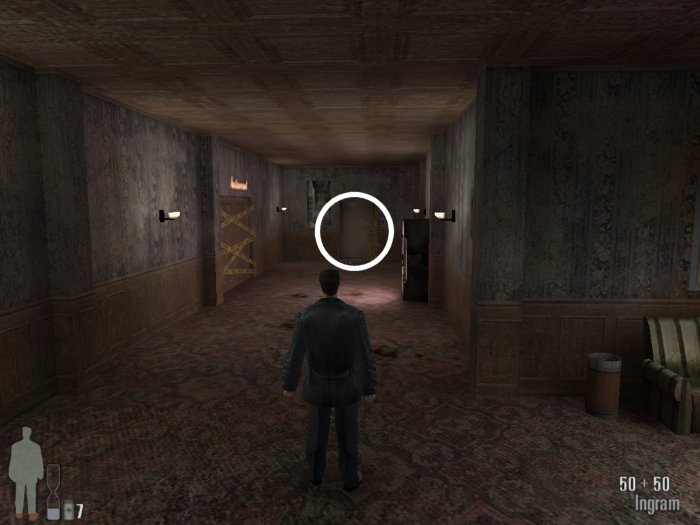The height and width of the screenshot is (525, 700).
Task: Select the painkiller bottle icon
Action: point(67,510)
